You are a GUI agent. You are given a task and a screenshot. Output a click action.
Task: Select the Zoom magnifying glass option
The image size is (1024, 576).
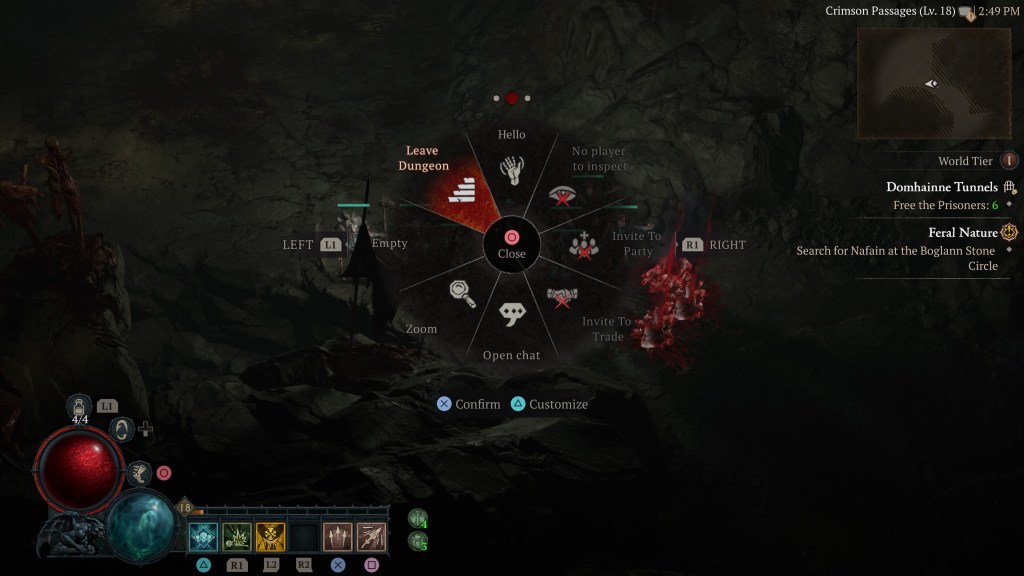coord(459,292)
